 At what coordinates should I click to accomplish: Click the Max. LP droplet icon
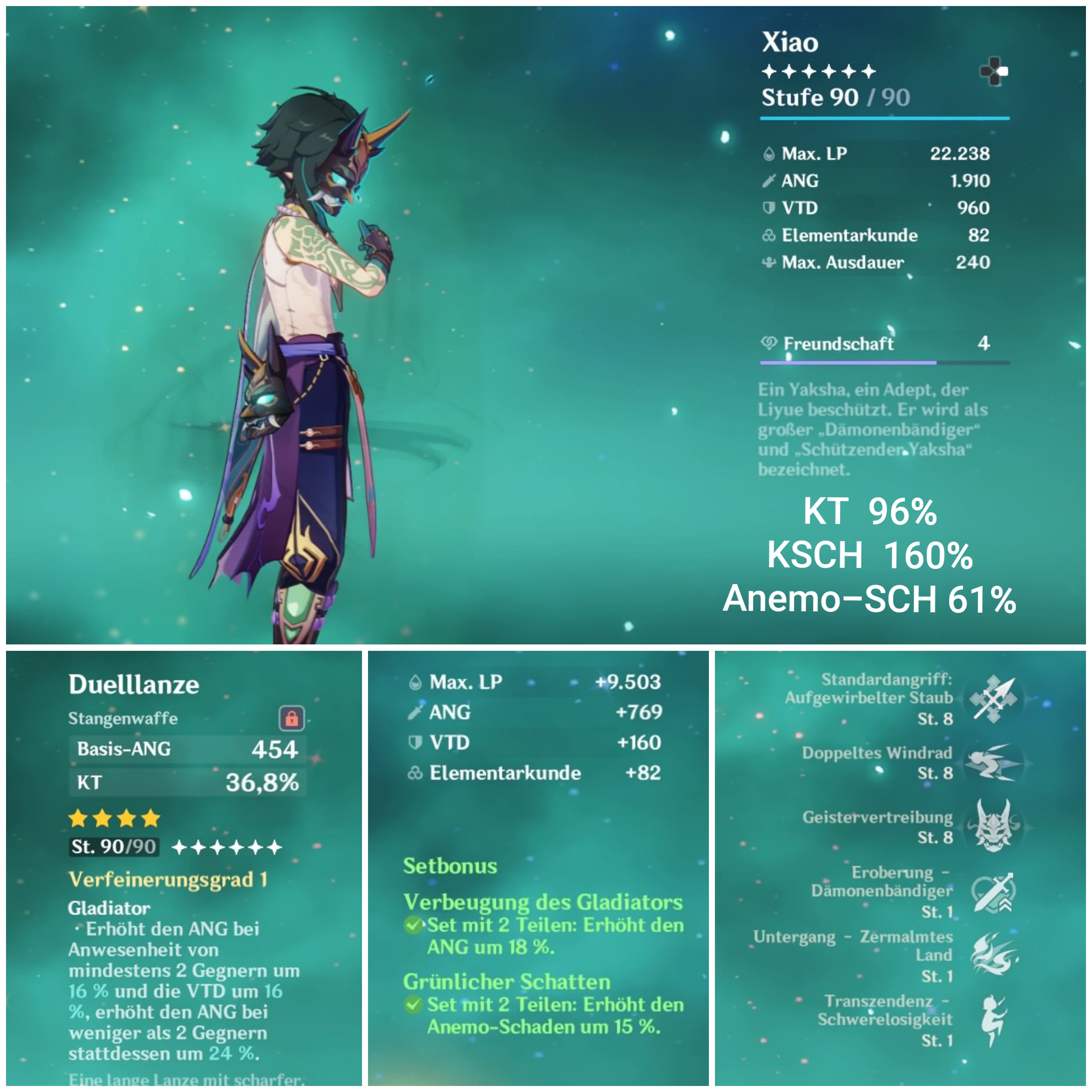[x=769, y=153]
